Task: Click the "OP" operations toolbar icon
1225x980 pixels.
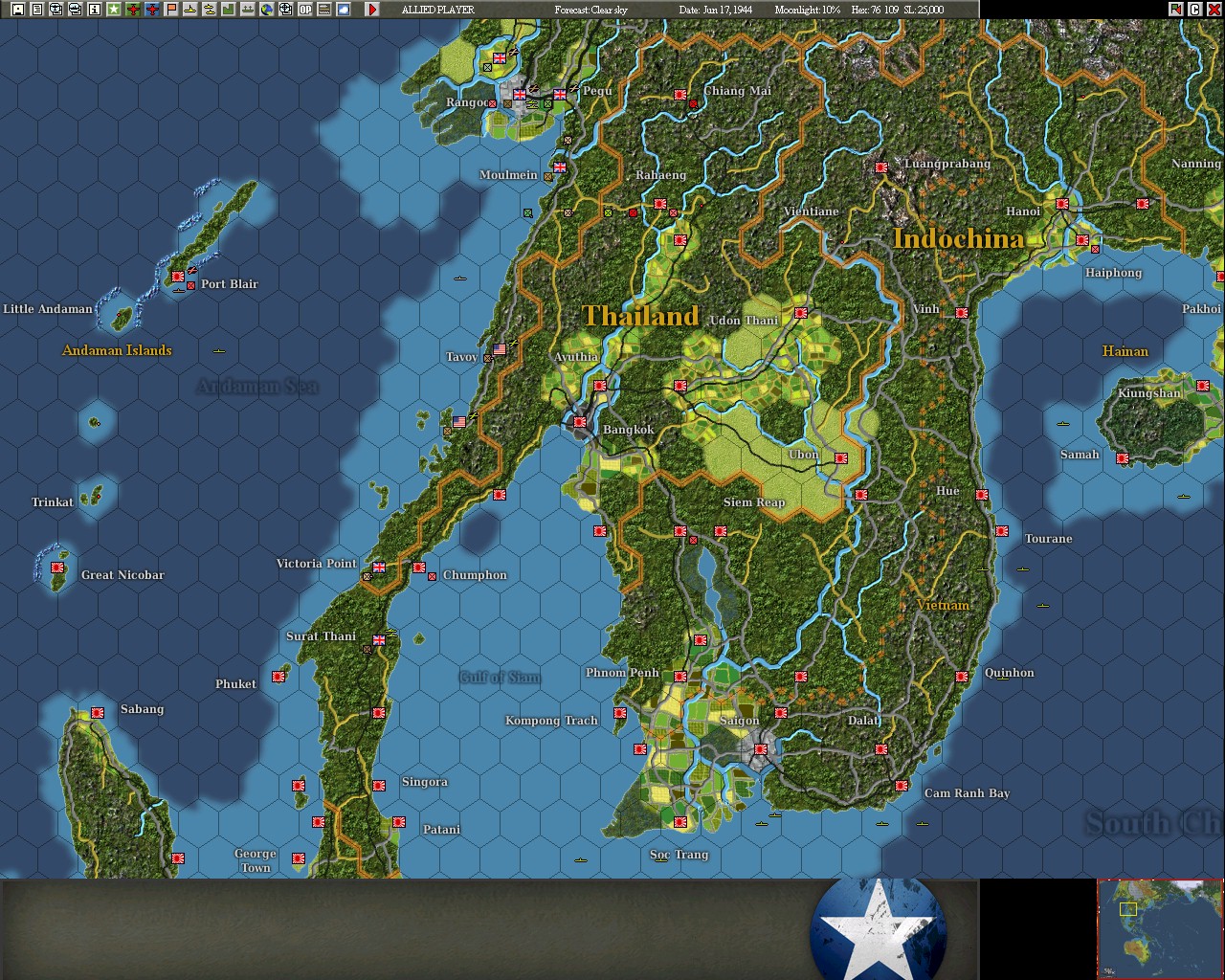Action: pos(304,9)
